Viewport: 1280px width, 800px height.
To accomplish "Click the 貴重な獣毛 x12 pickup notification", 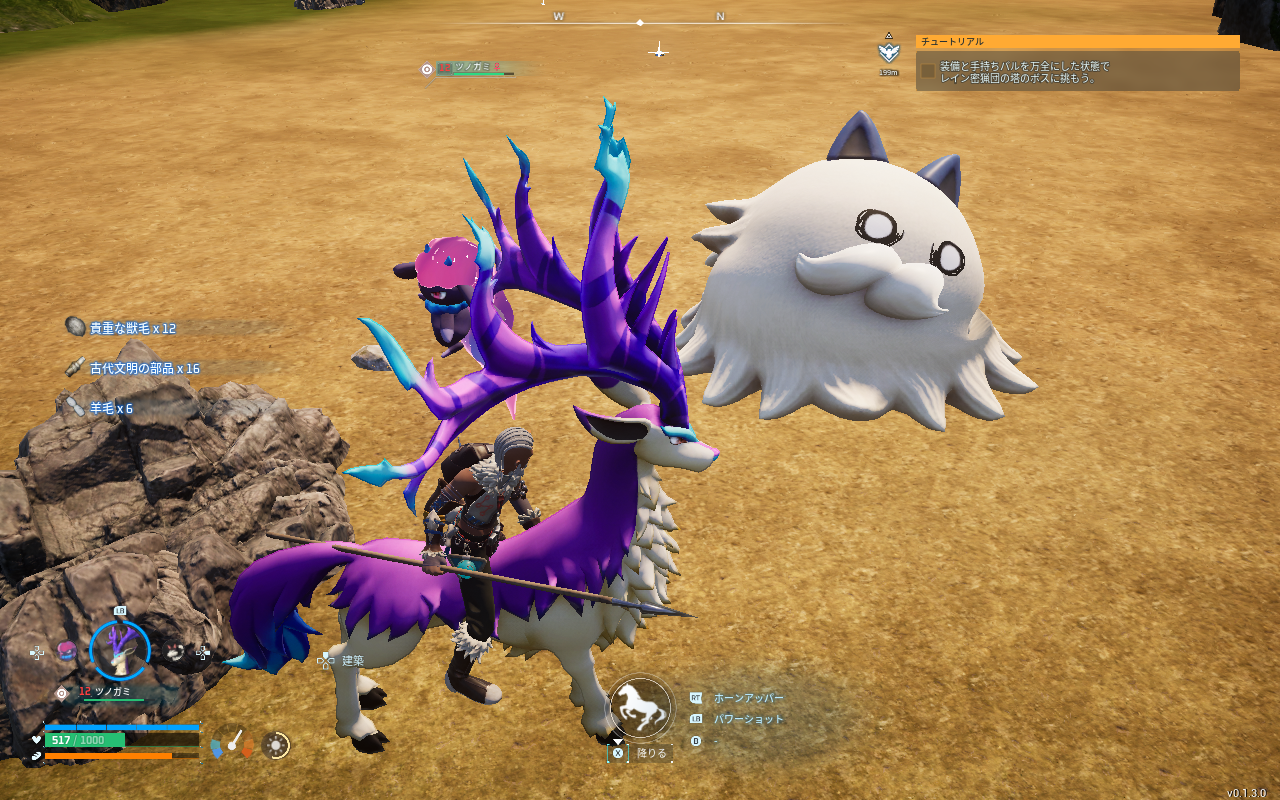I will click(132, 328).
